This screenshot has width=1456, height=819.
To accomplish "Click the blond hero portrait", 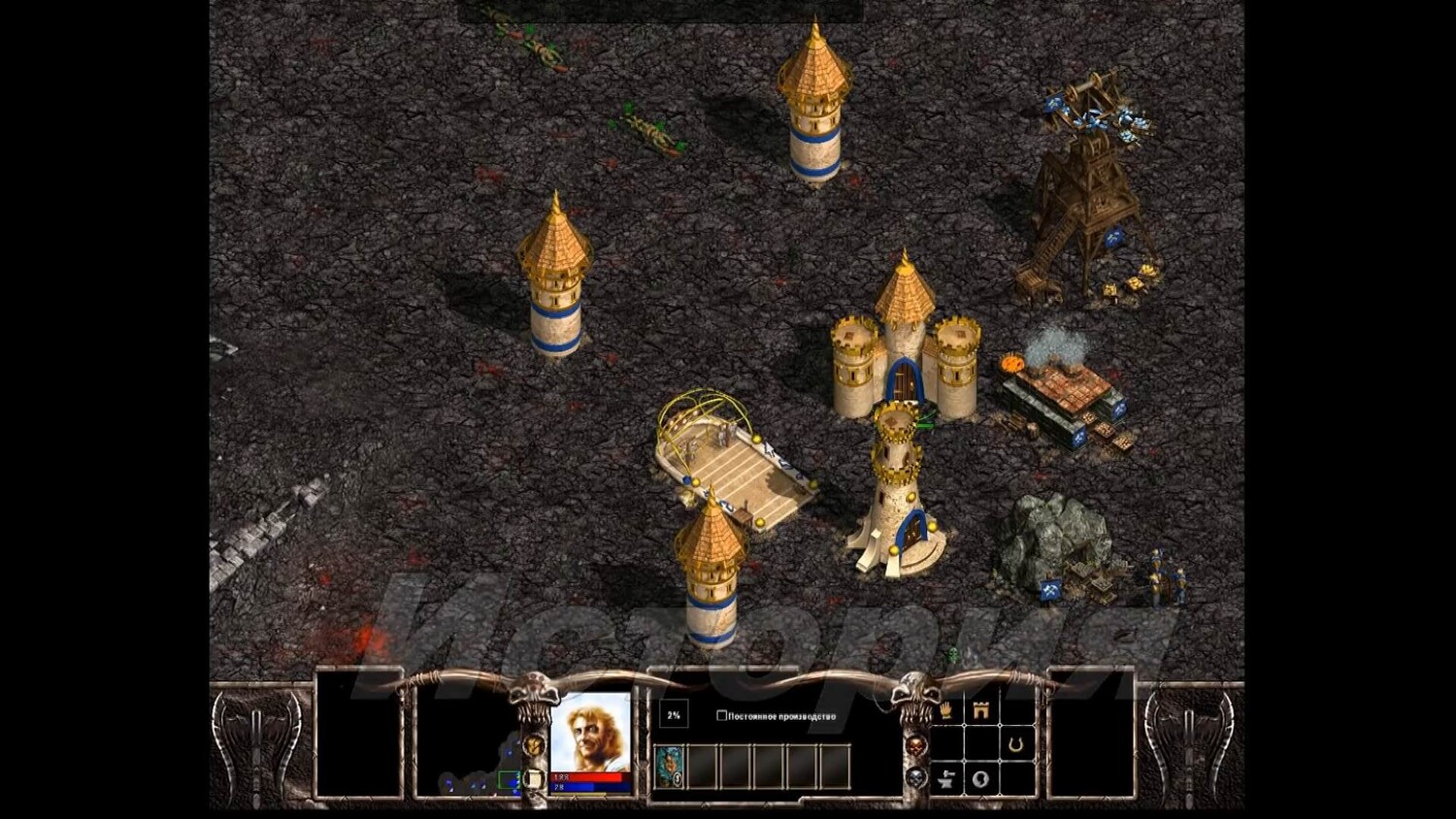I will pyautogui.click(x=591, y=732).
